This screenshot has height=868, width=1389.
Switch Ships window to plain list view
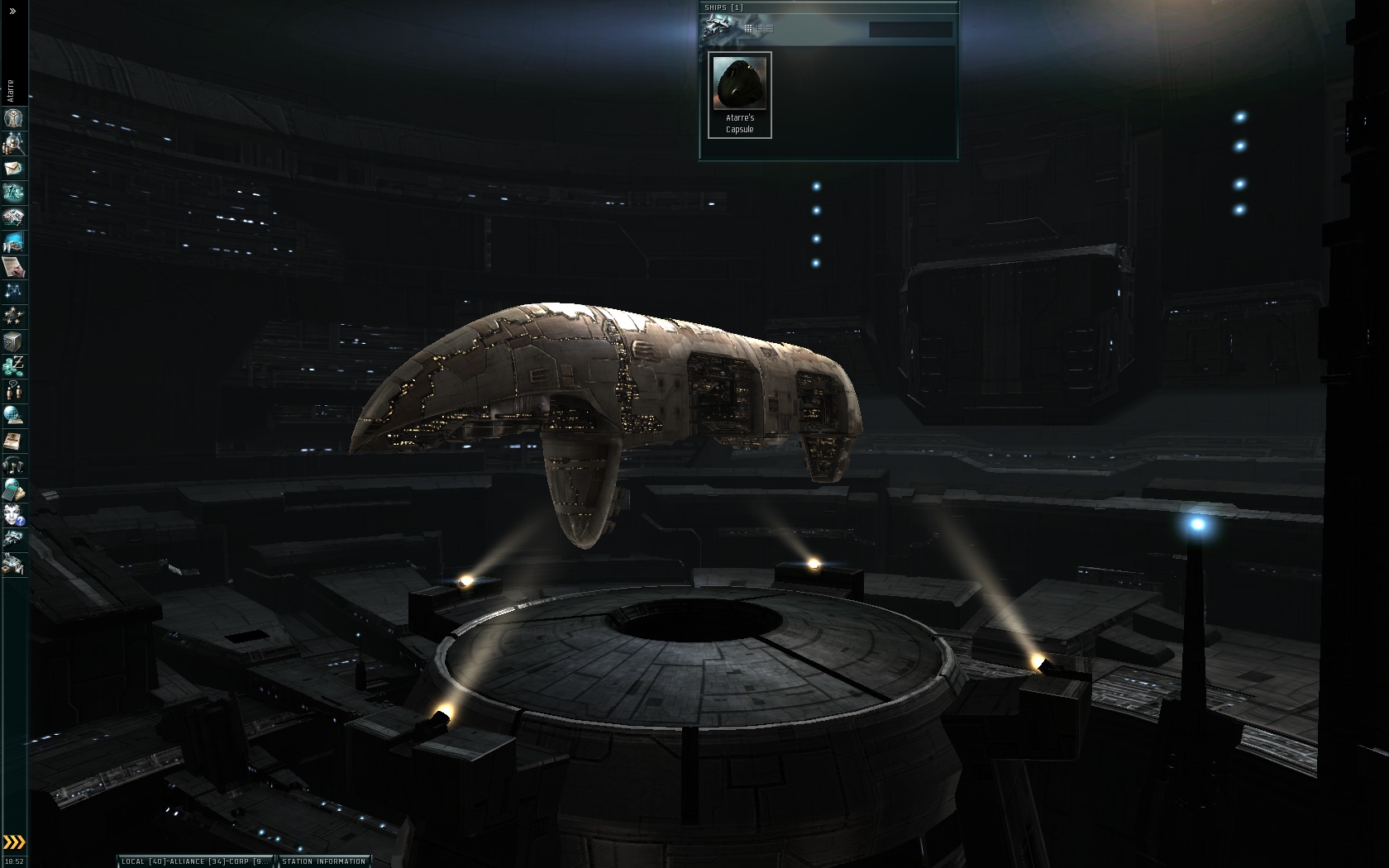770,29
